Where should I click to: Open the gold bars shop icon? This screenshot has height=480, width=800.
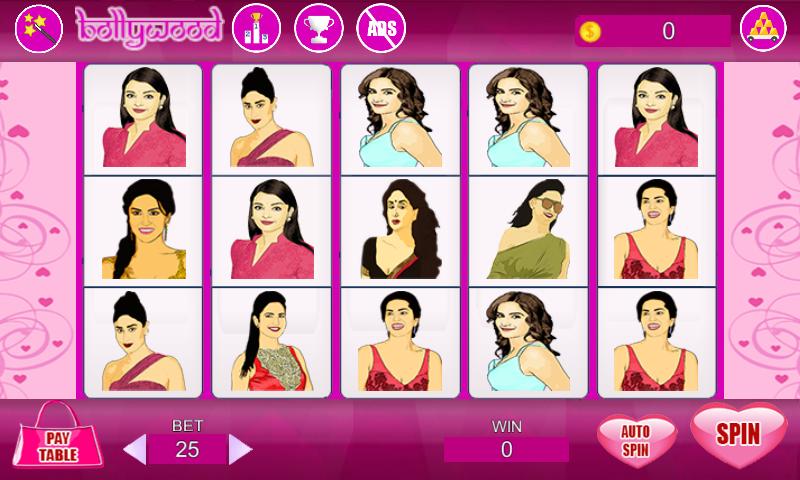763,30
